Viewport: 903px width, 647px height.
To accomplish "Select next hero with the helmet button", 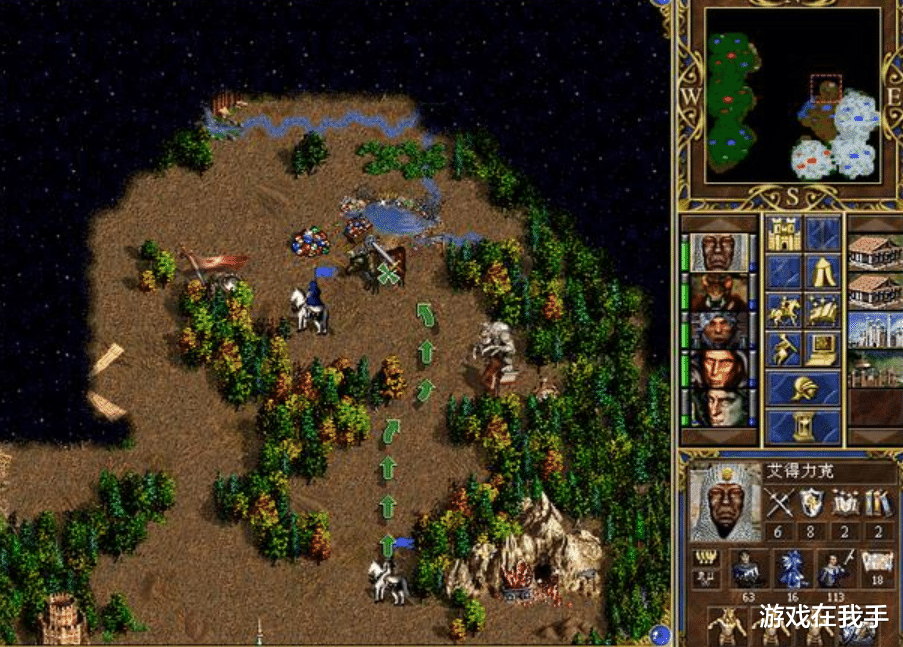I will [x=803, y=387].
